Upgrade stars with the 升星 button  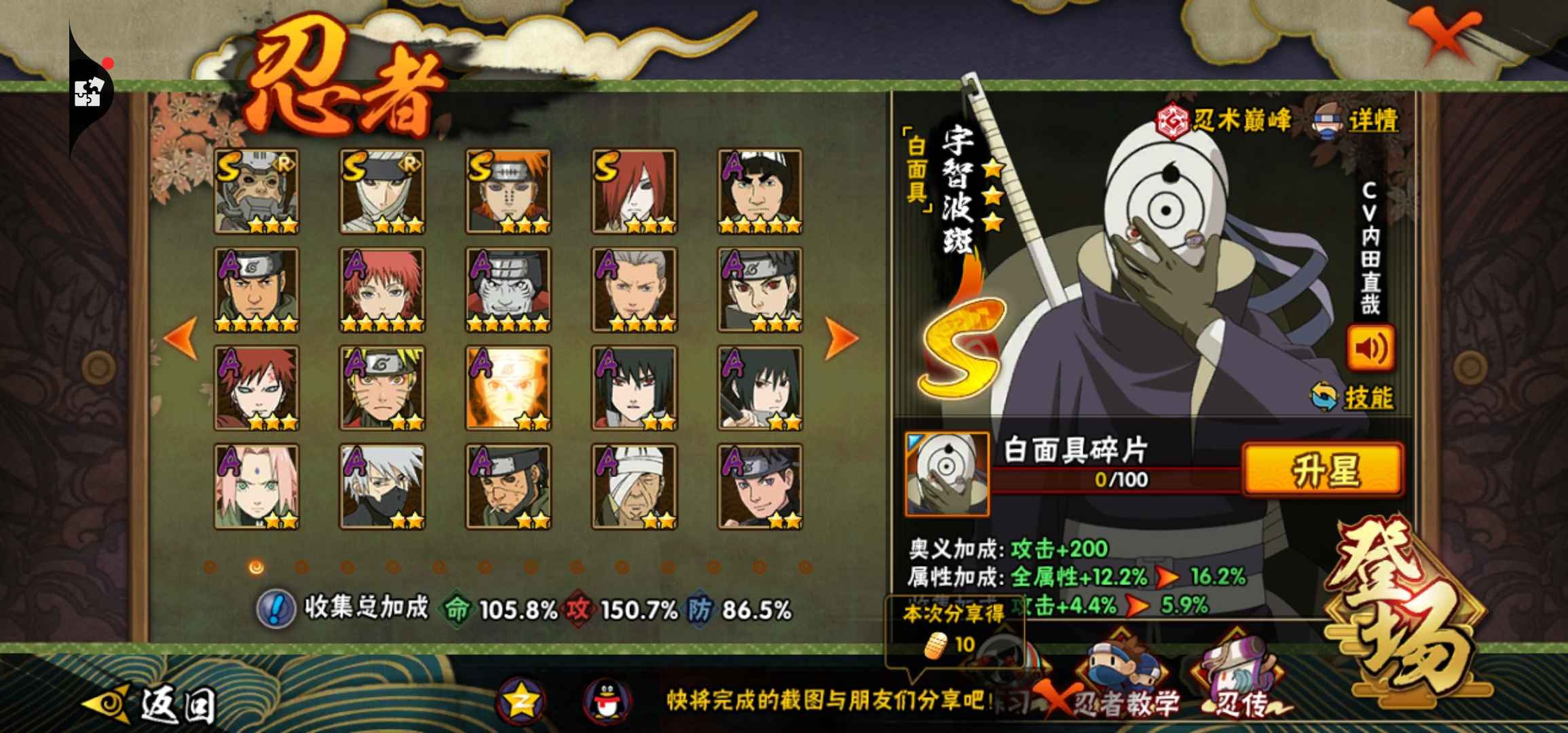[x=1322, y=470]
